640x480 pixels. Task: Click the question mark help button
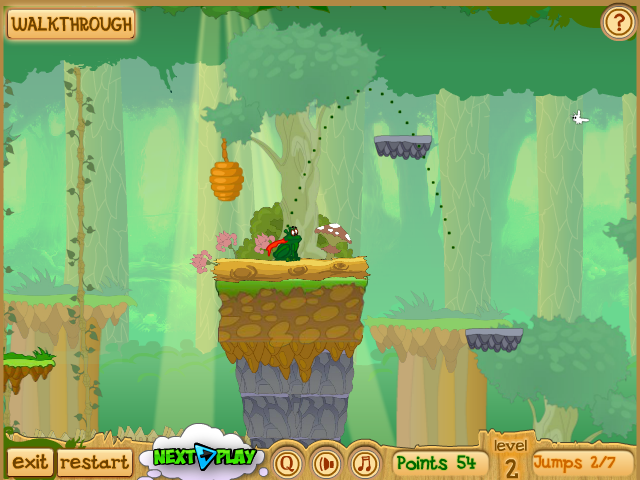point(618,22)
